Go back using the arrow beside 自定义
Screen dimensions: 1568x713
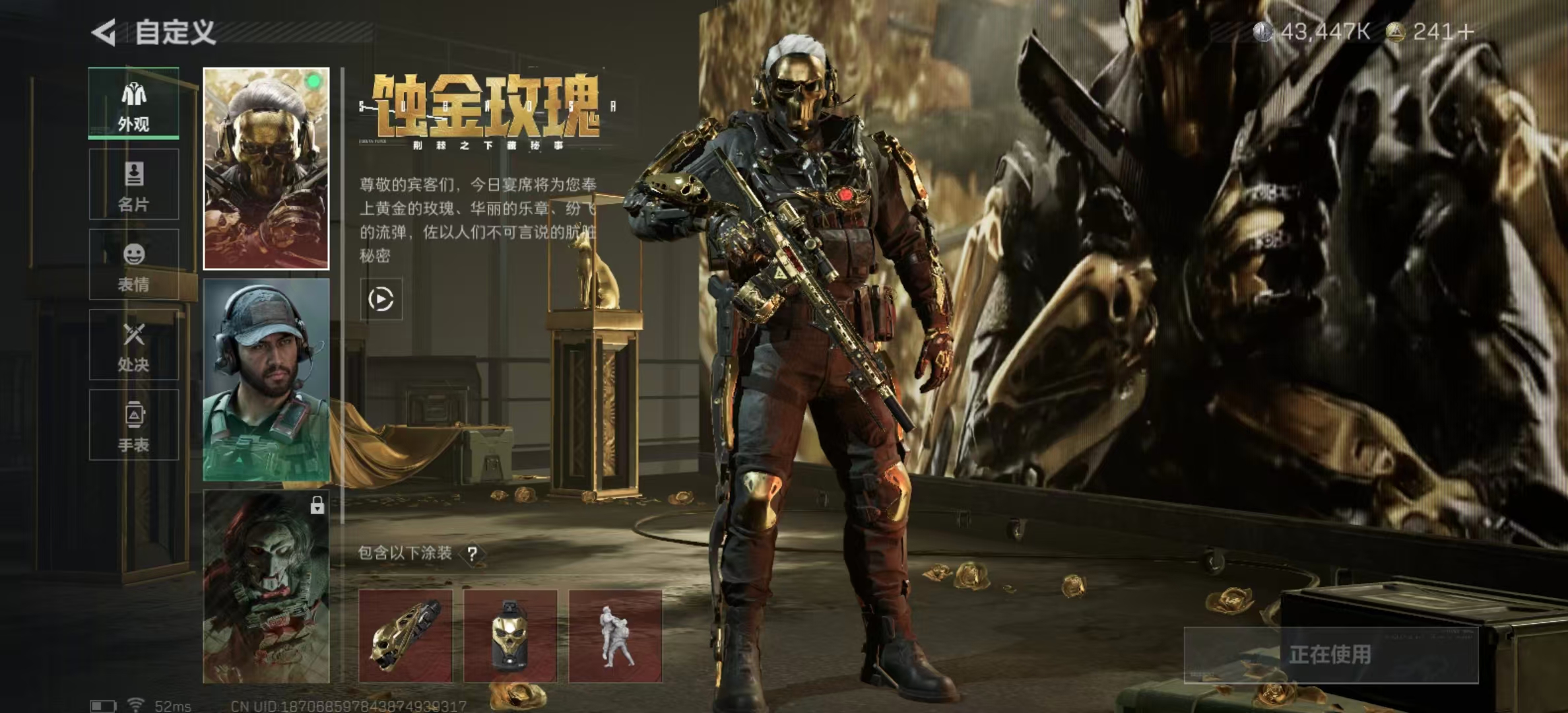click(x=104, y=32)
